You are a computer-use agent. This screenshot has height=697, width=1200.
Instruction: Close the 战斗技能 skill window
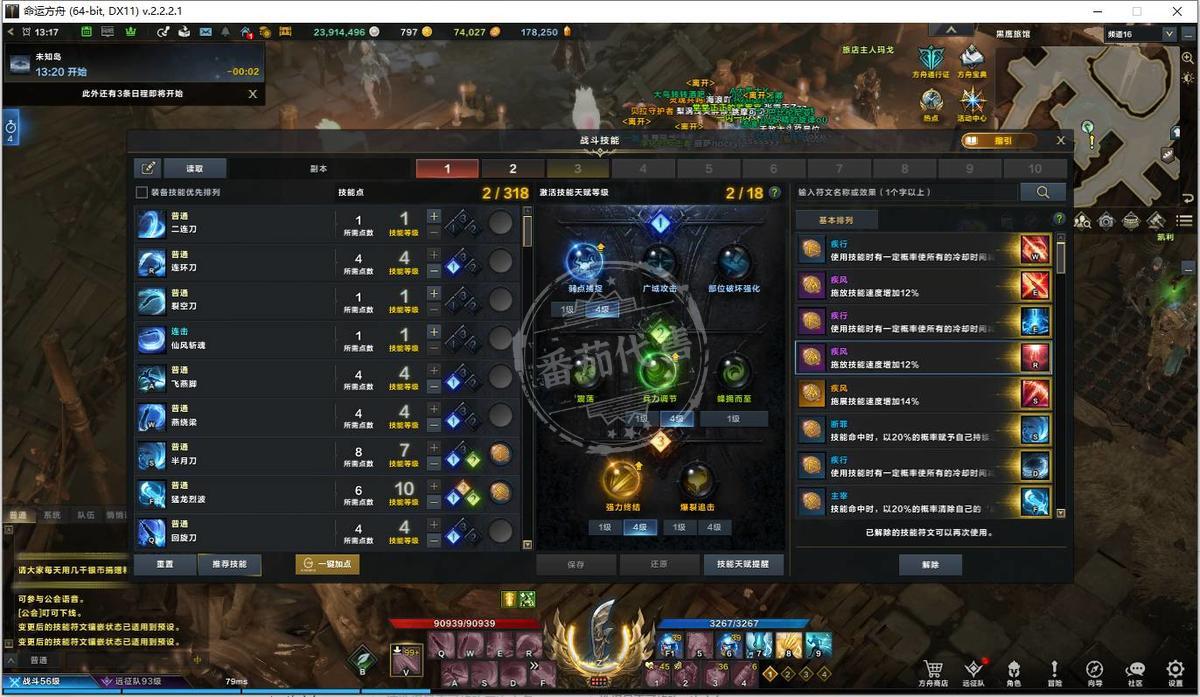pyautogui.click(x=1061, y=141)
